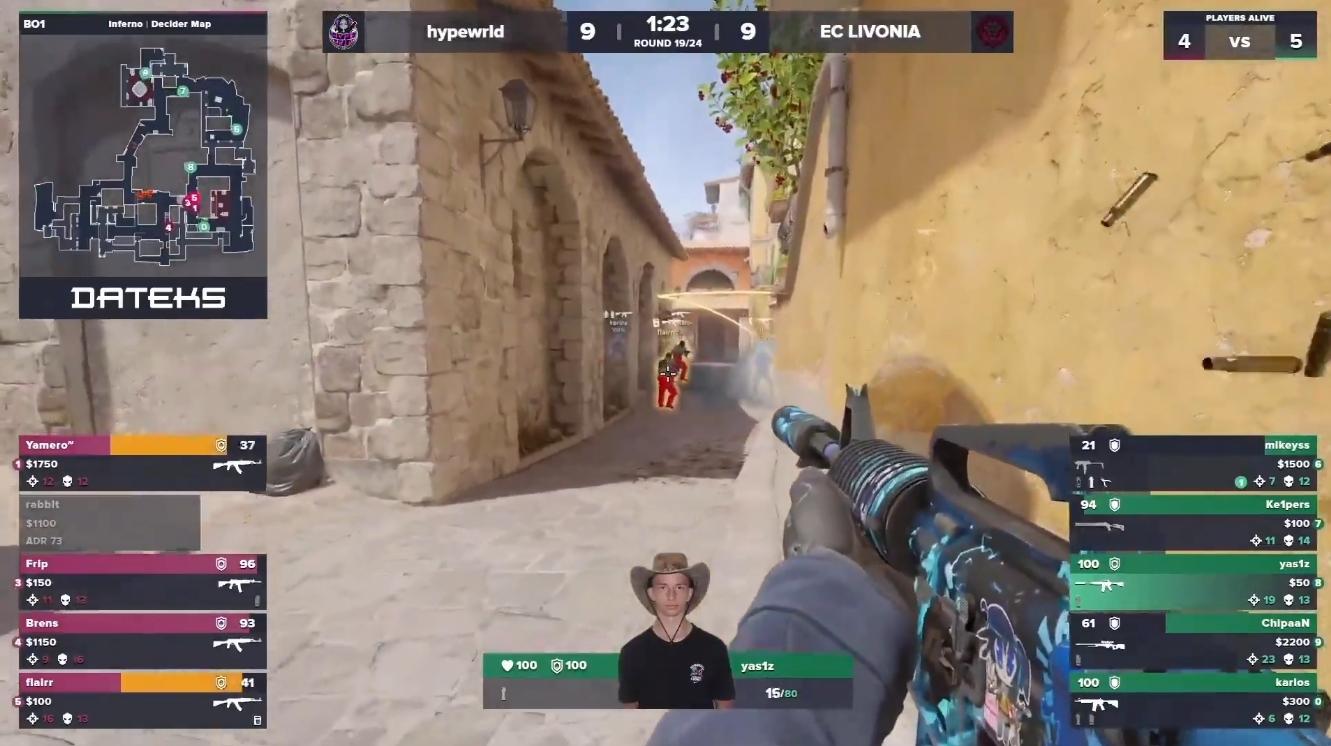This screenshot has height=746, width=1331.
Task: Choose Ke1pers player row
Action: pos(1196,522)
